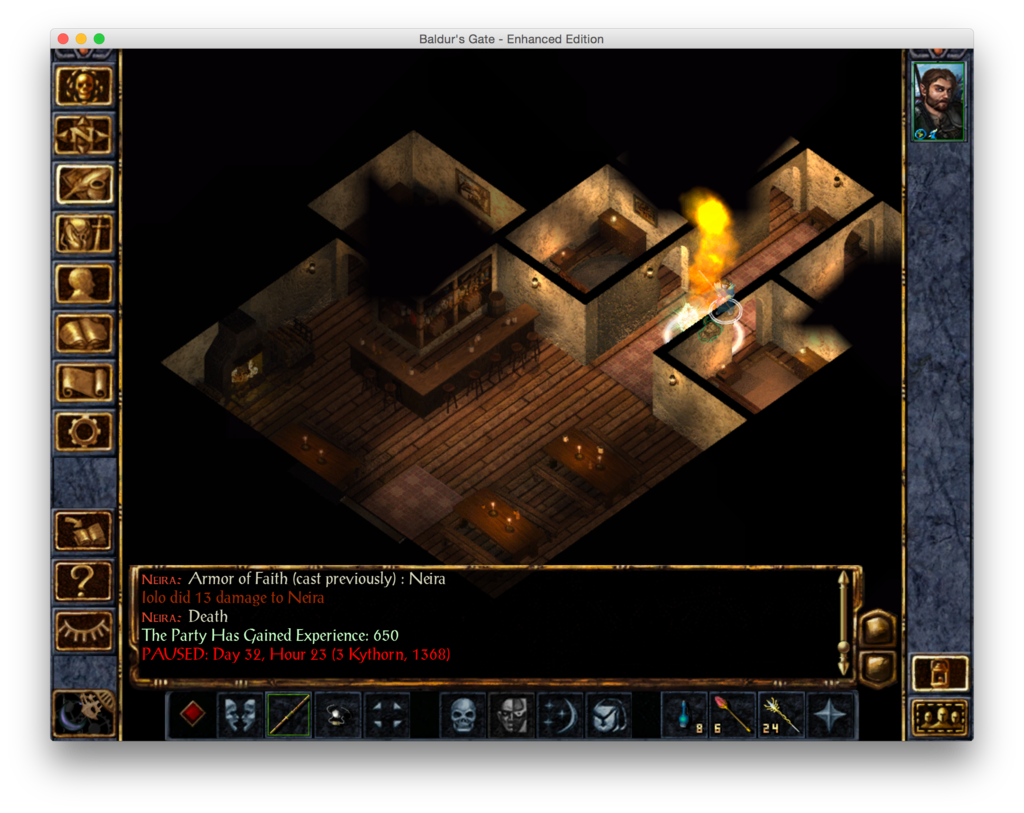Toggle the padlock AI button
This screenshot has width=1024, height=813.
coord(940,673)
